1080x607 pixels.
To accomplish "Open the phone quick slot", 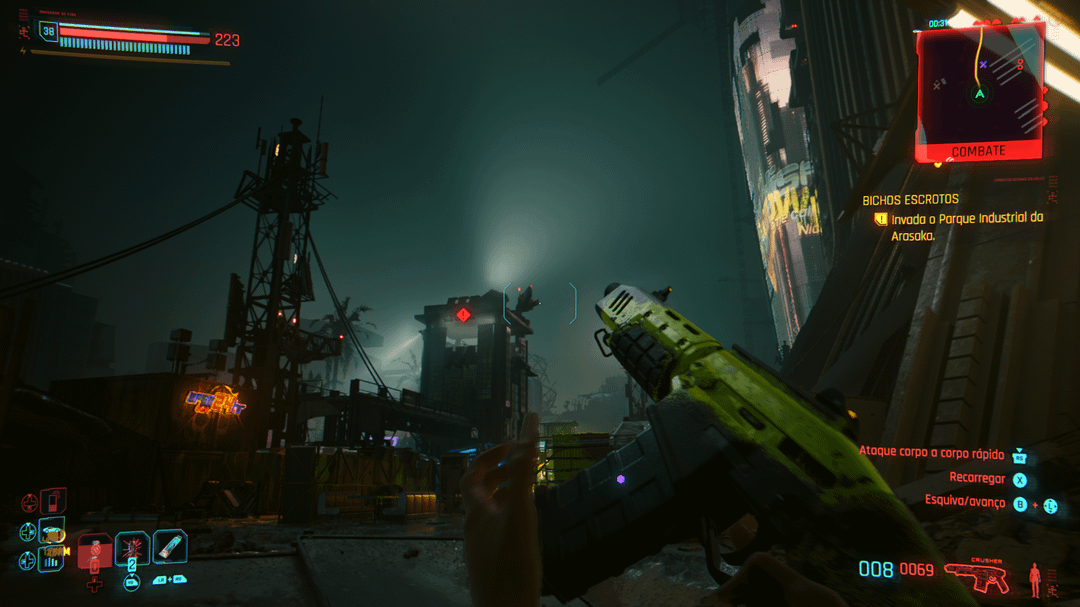I will [x=54, y=498].
